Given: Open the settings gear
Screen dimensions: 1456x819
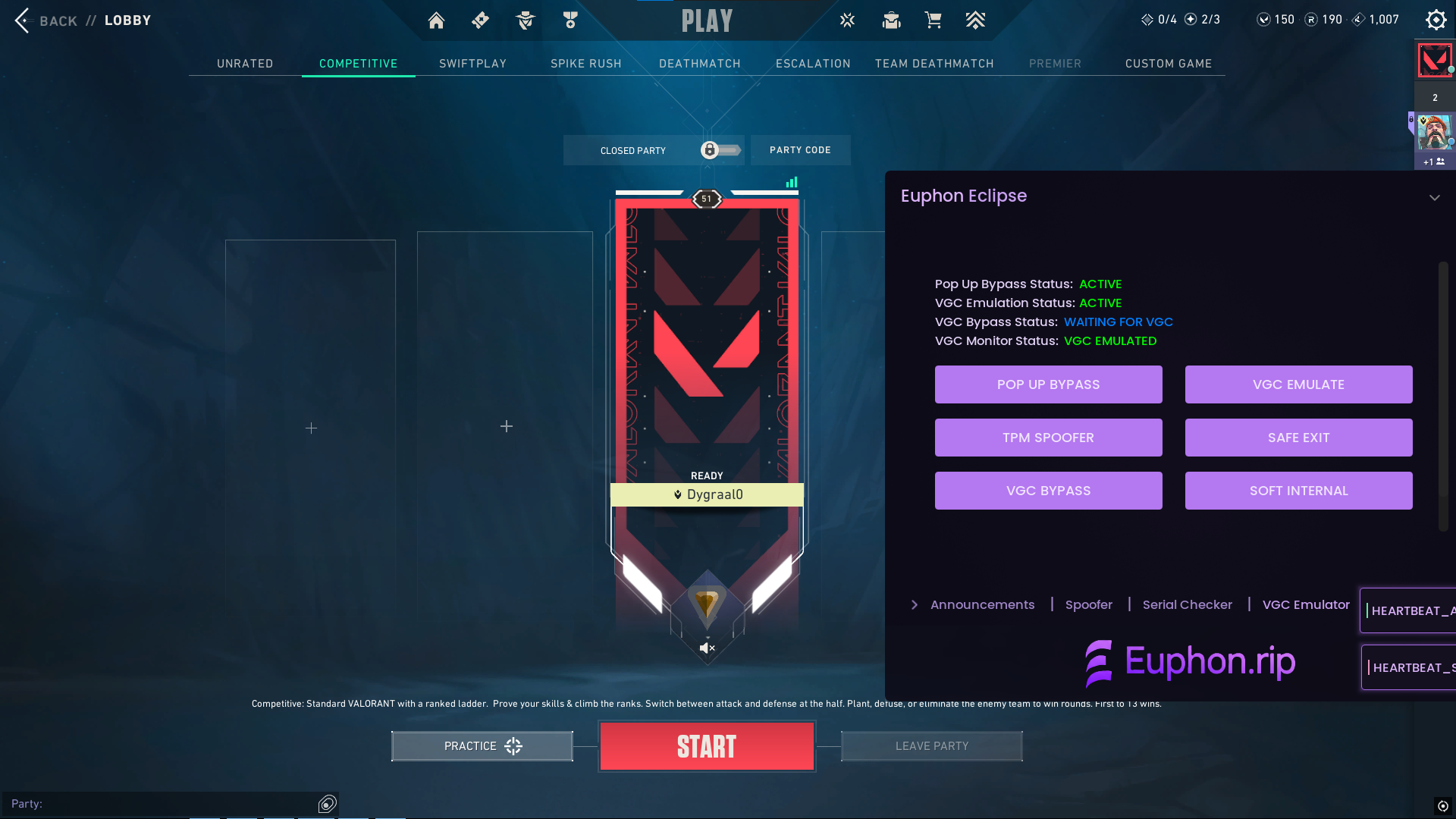Looking at the screenshot, I should [x=1436, y=20].
